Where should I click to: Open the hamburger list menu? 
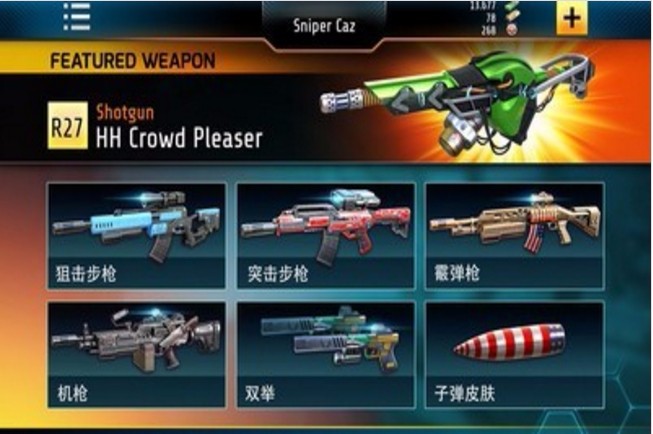tap(77, 15)
